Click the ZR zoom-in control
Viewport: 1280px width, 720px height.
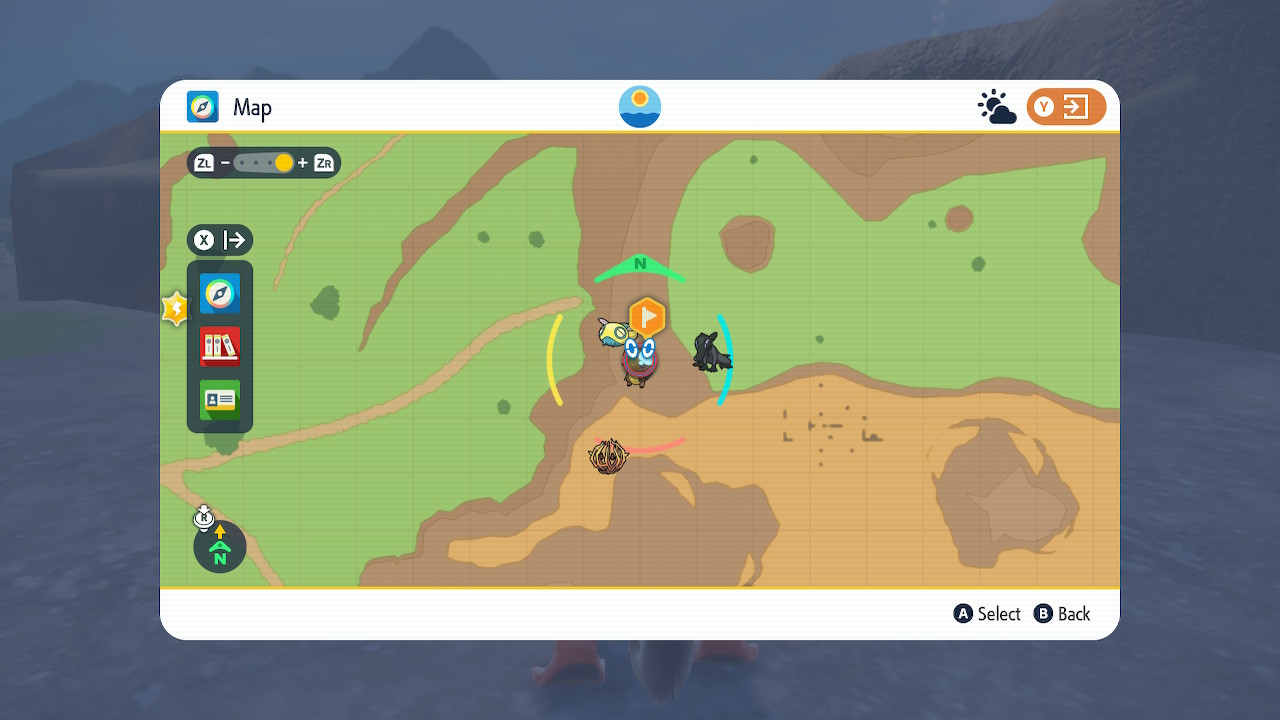pos(323,162)
